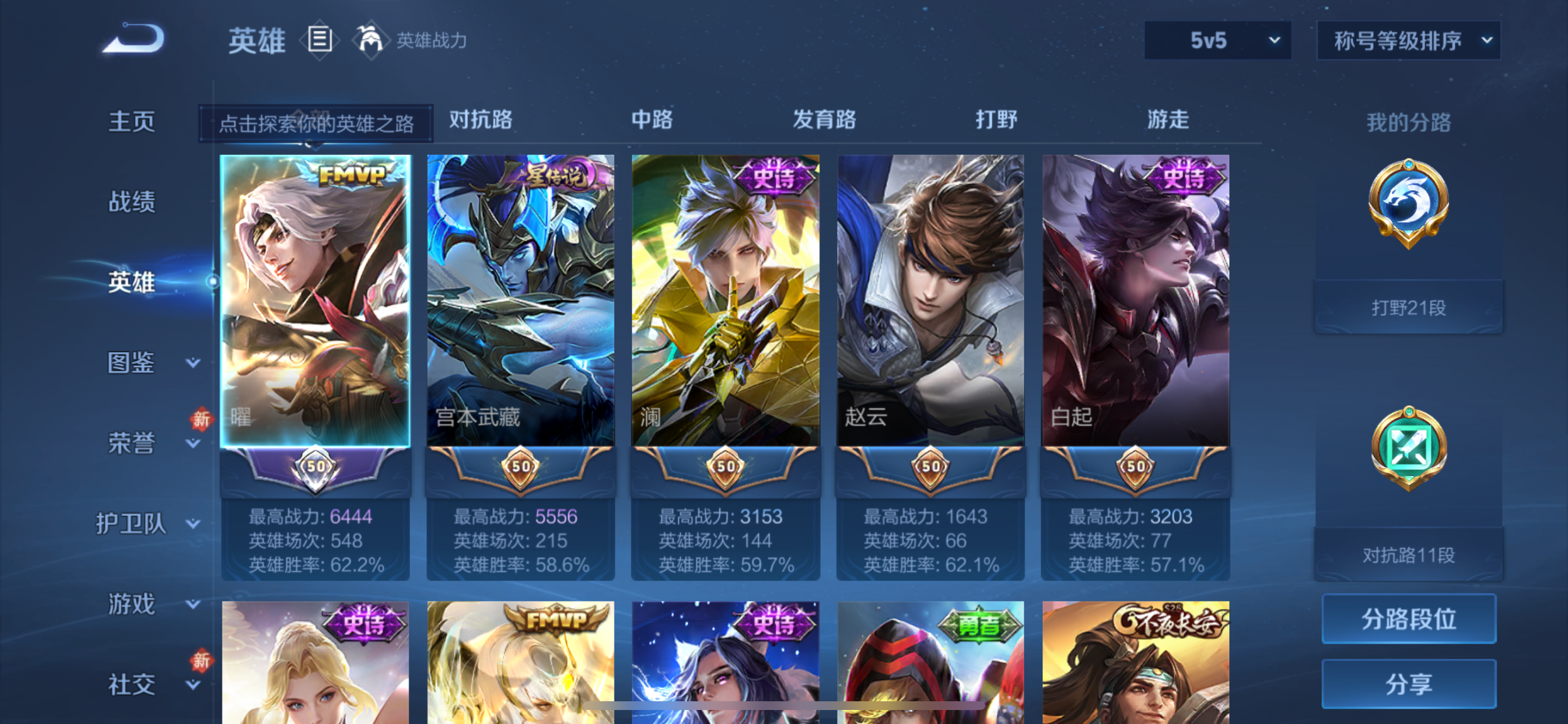
Task: Open the 5v5 mode dropdown
Action: tap(1216, 40)
